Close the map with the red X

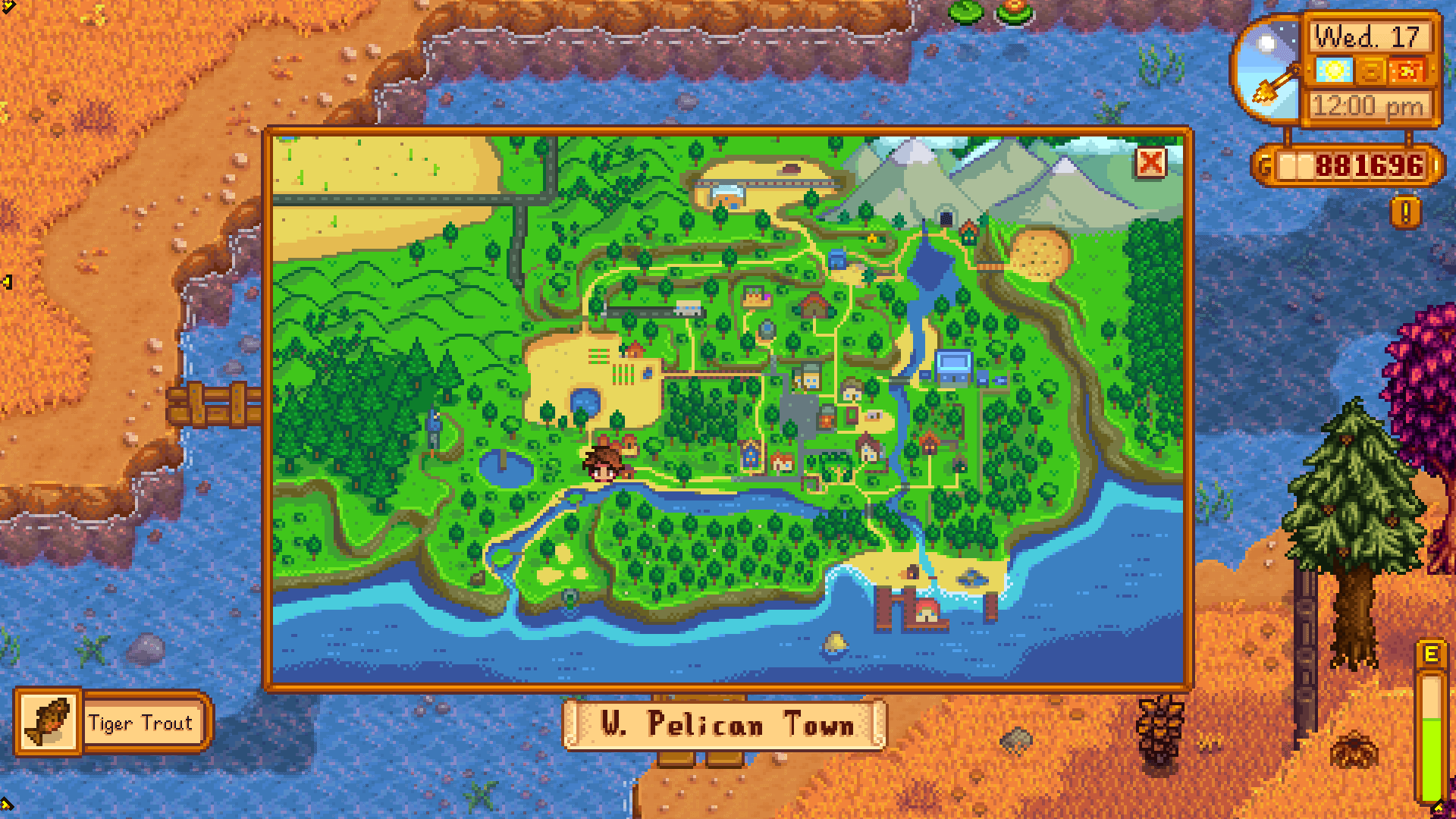(x=1153, y=163)
